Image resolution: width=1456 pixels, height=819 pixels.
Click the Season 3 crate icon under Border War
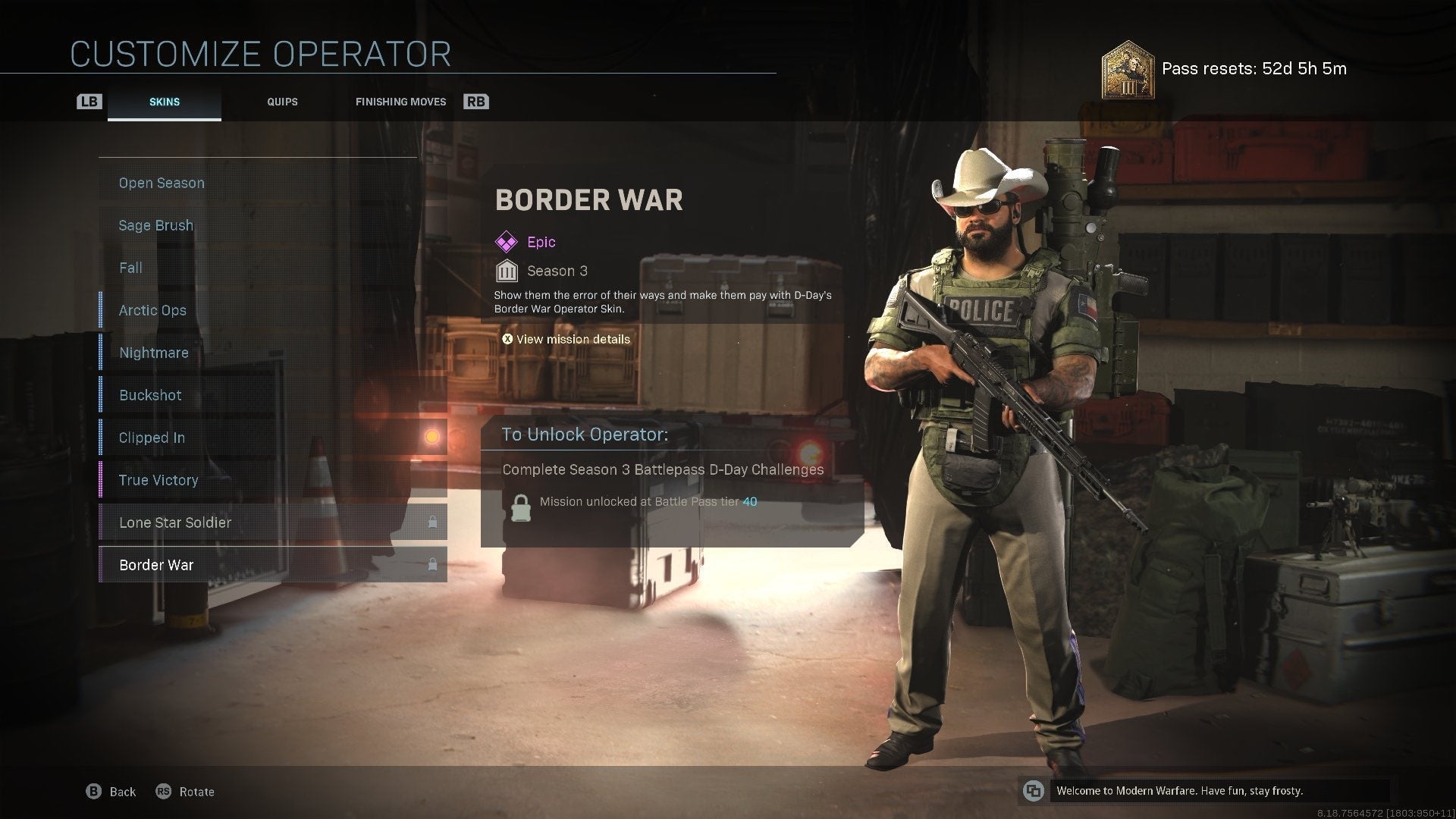click(x=507, y=270)
